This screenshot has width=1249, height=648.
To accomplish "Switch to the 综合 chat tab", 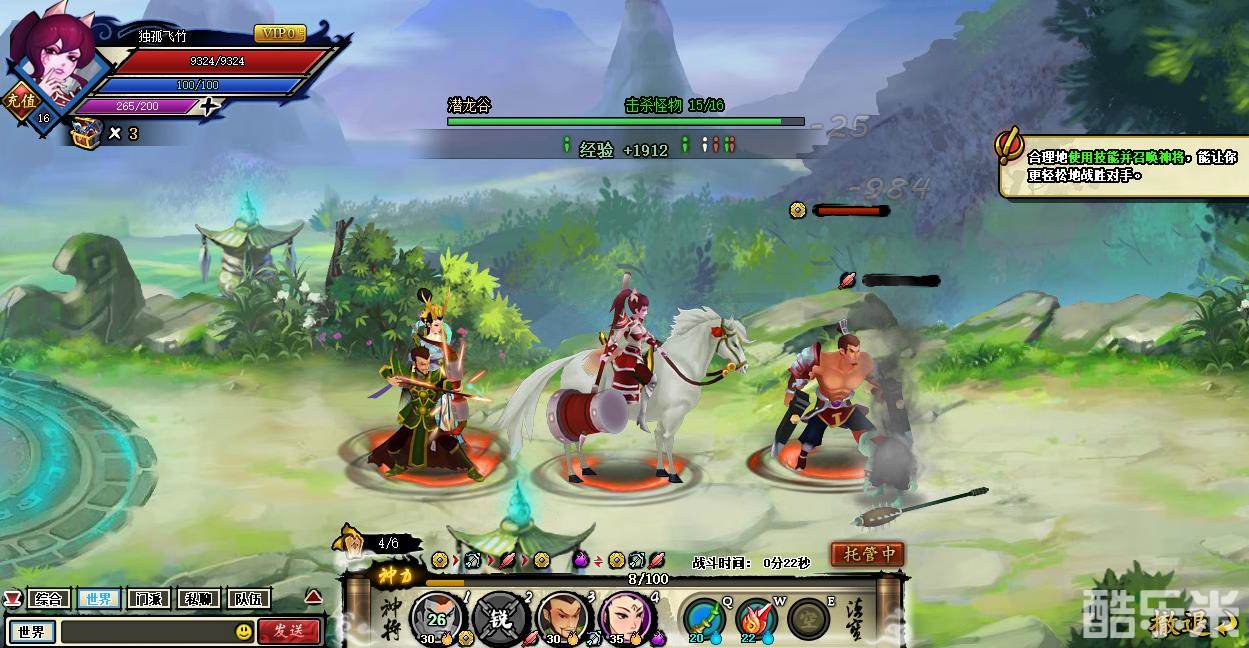I will coord(48,599).
